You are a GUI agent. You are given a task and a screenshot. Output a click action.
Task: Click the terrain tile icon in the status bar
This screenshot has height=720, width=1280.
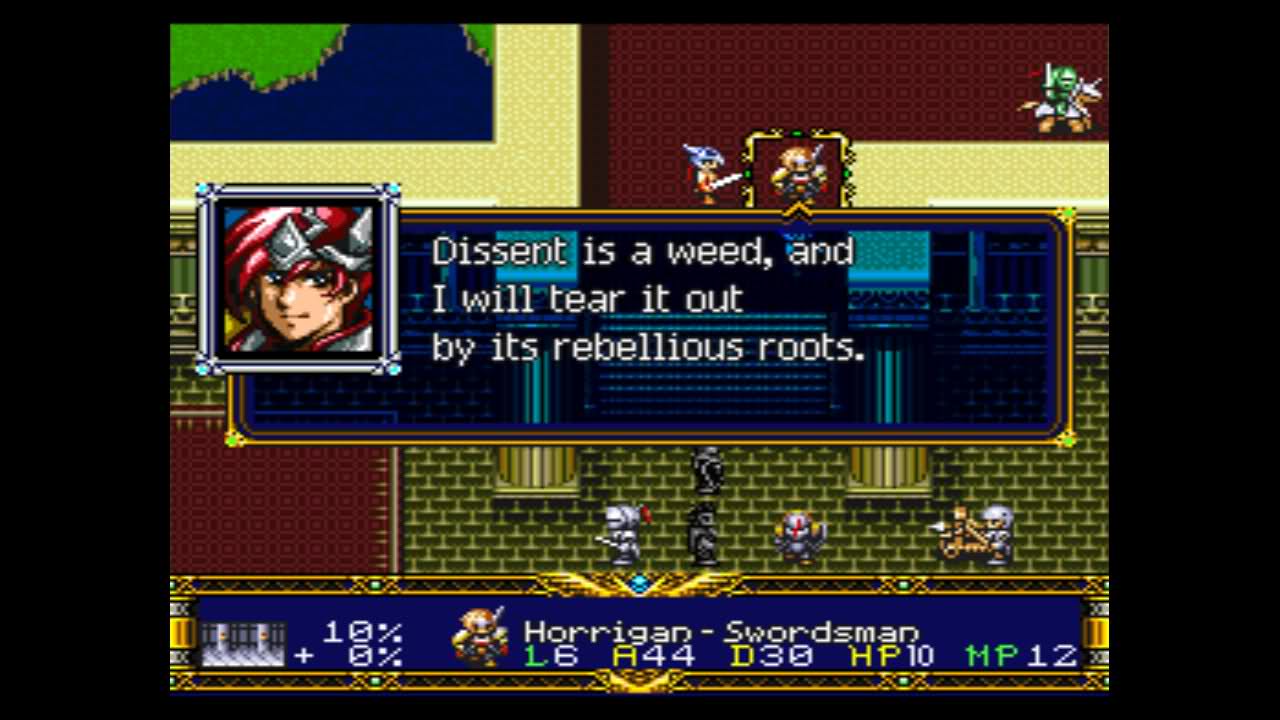point(243,643)
